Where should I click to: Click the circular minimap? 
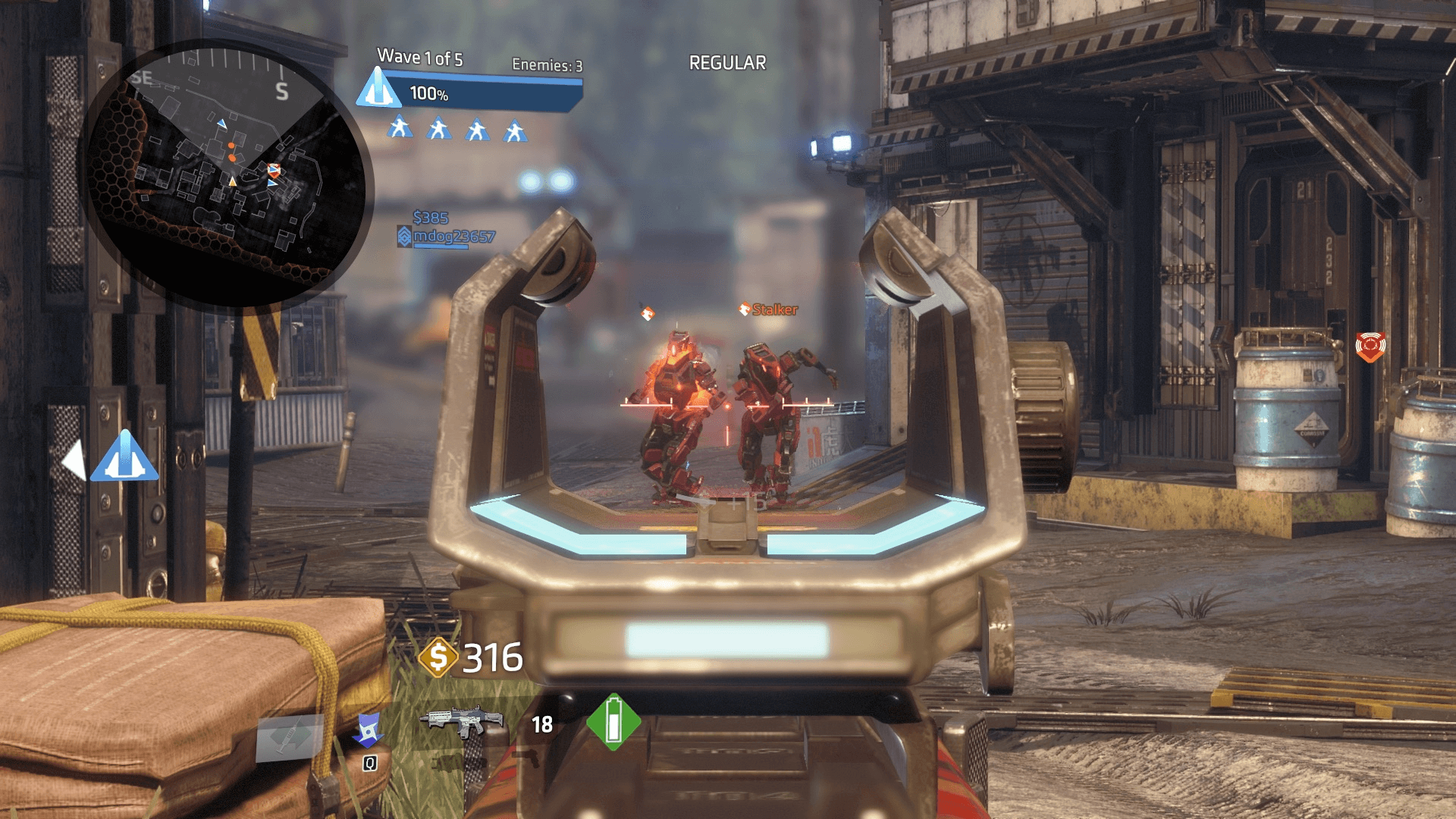tap(225, 173)
